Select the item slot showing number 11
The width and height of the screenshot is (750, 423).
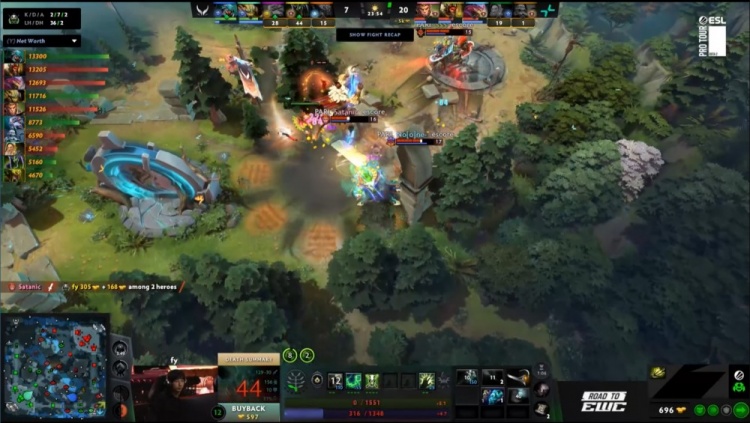pos(493,377)
